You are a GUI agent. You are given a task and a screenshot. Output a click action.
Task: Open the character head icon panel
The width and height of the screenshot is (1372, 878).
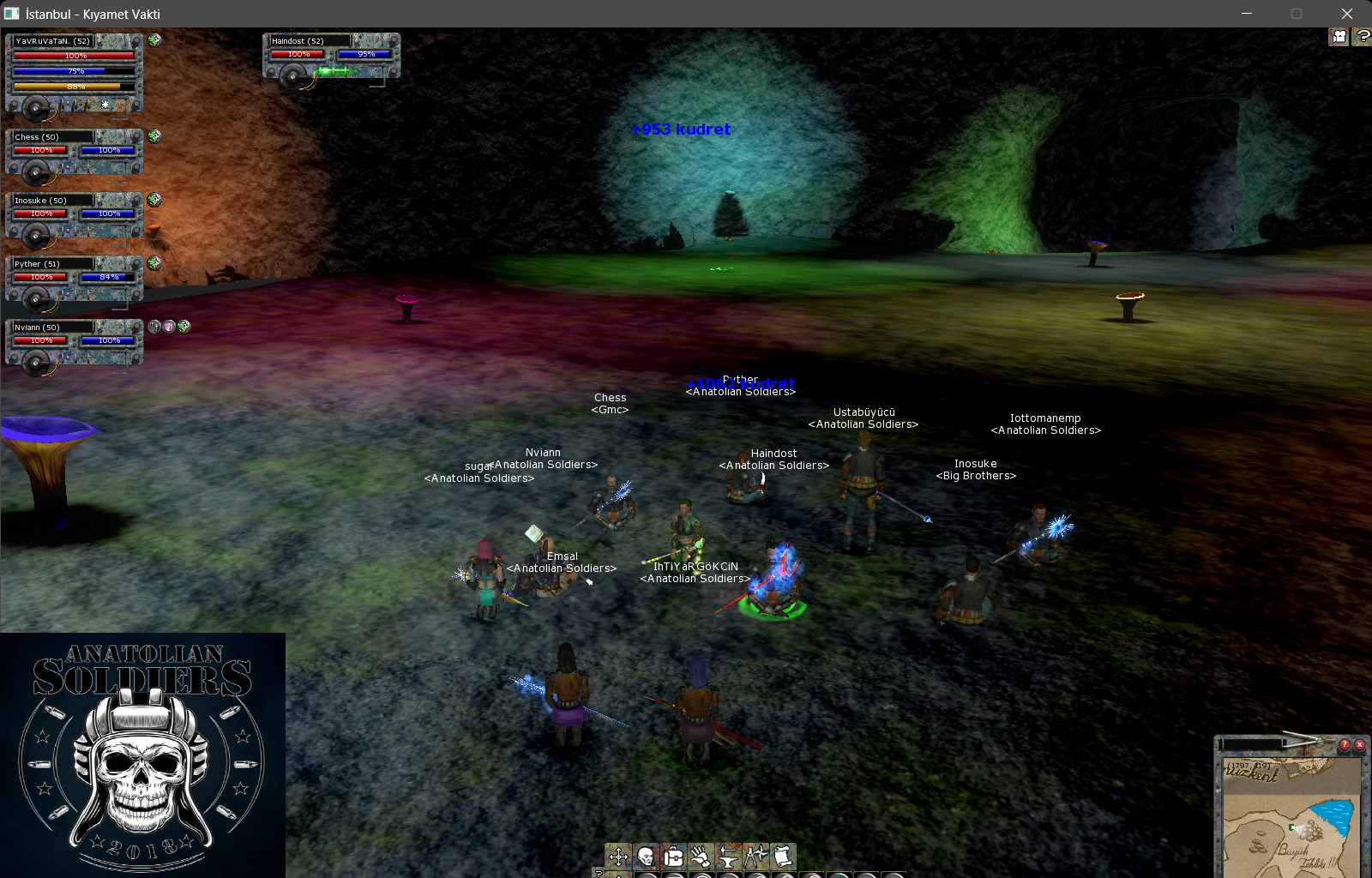click(646, 856)
